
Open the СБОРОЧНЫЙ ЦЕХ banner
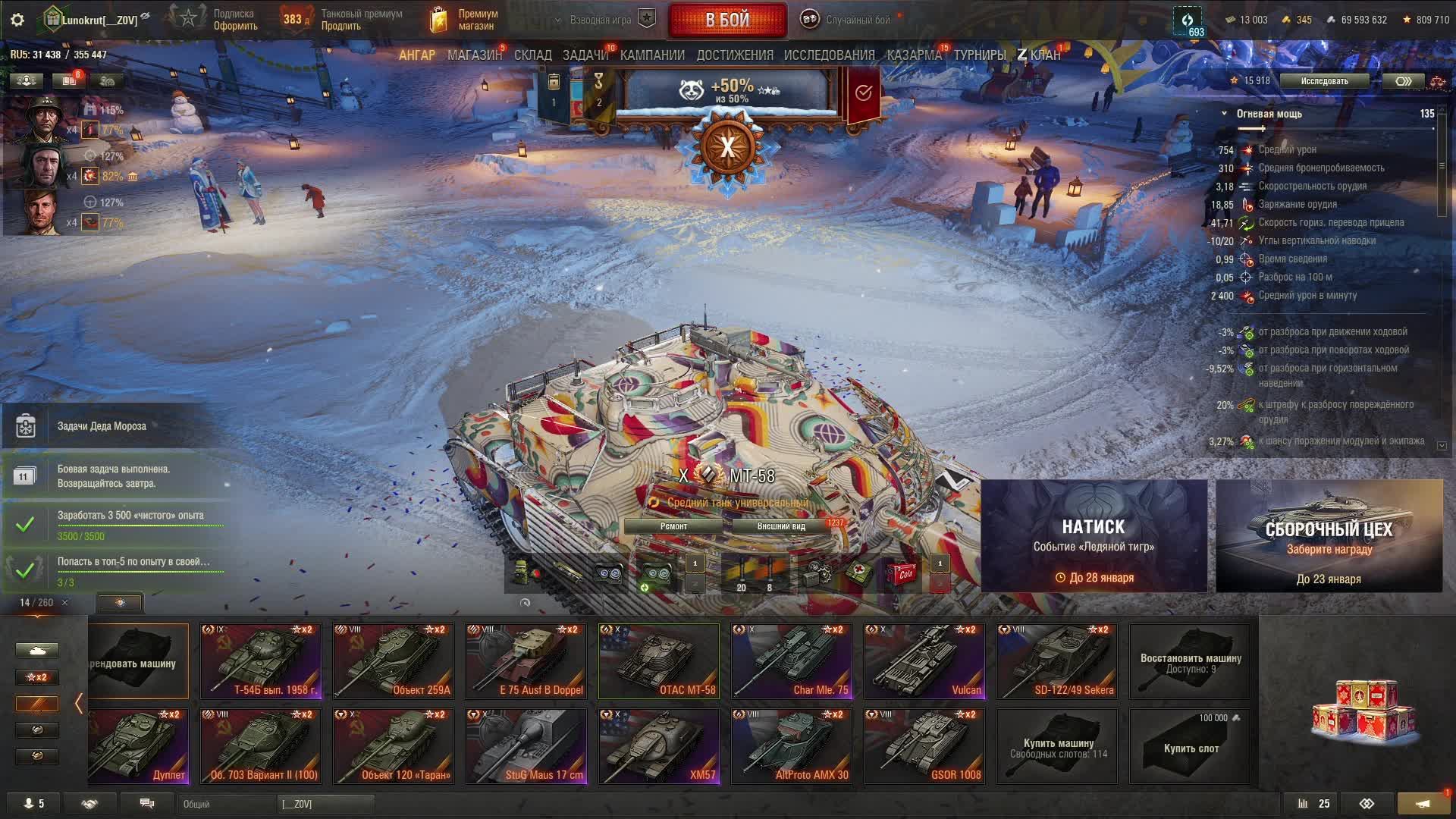point(1329,536)
